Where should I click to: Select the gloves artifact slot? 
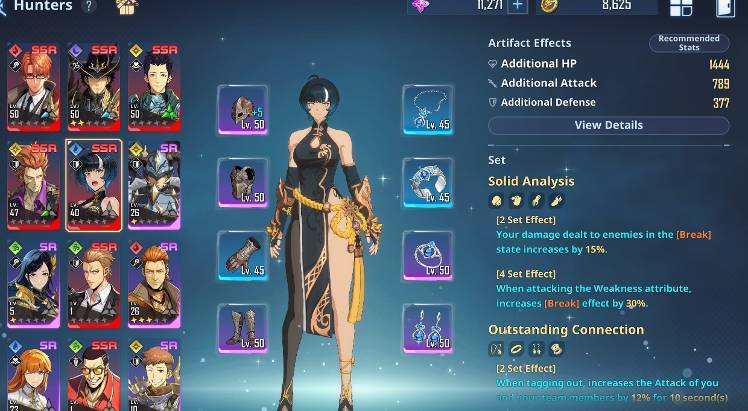242,256
